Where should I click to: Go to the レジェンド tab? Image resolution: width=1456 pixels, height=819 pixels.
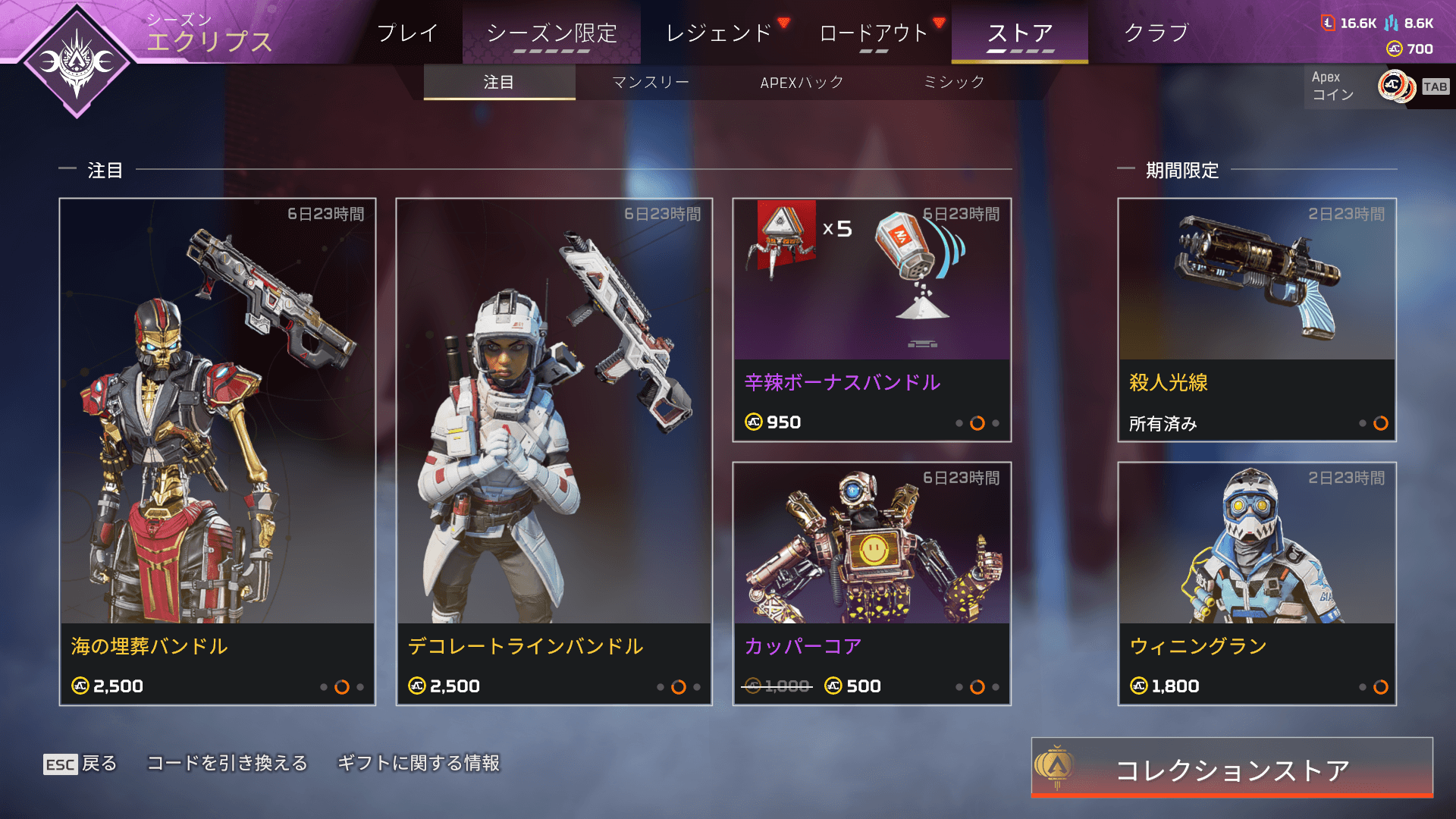pyautogui.click(x=719, y=33)
